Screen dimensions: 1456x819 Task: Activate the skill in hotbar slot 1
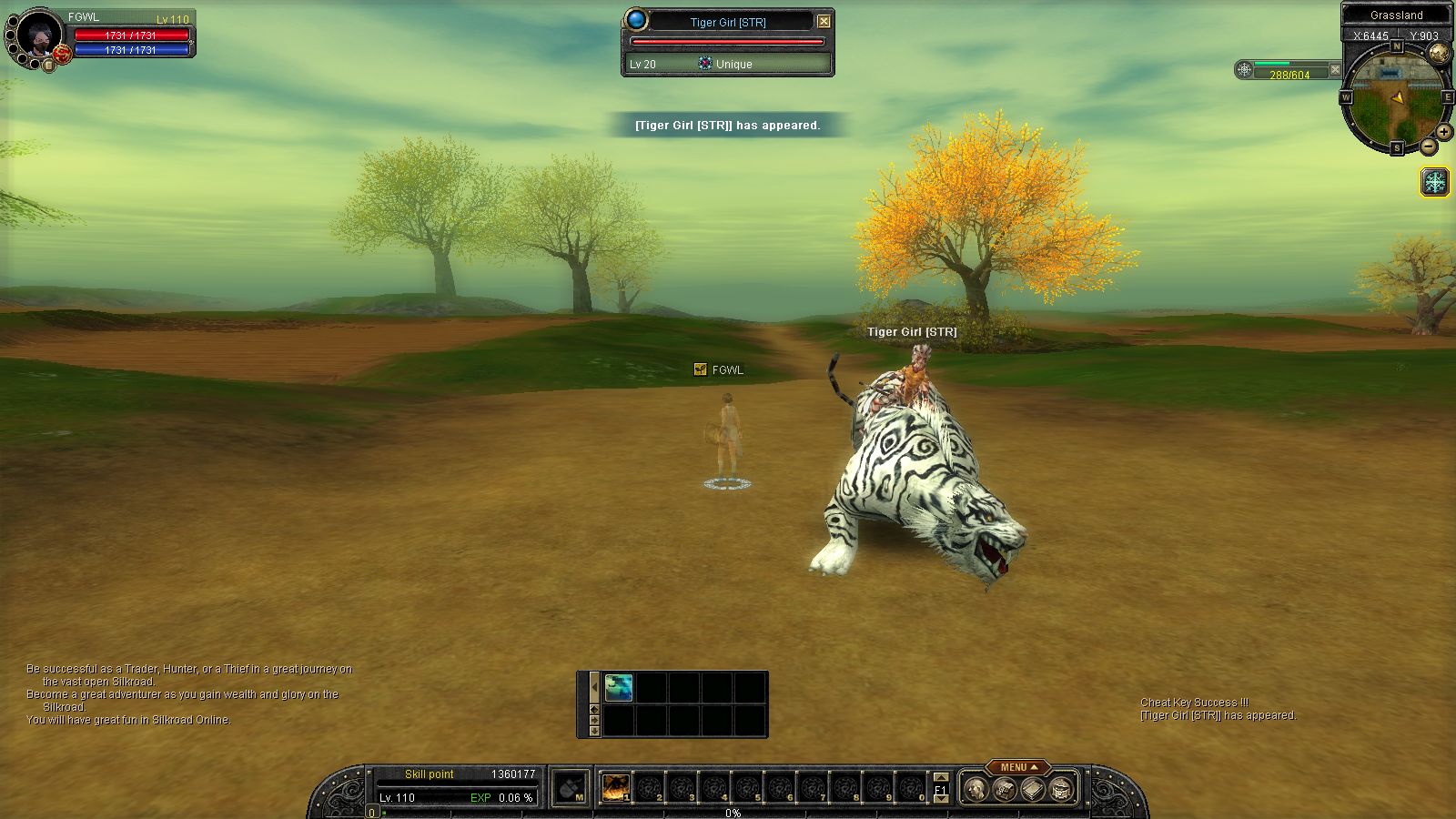coord(616,787)
